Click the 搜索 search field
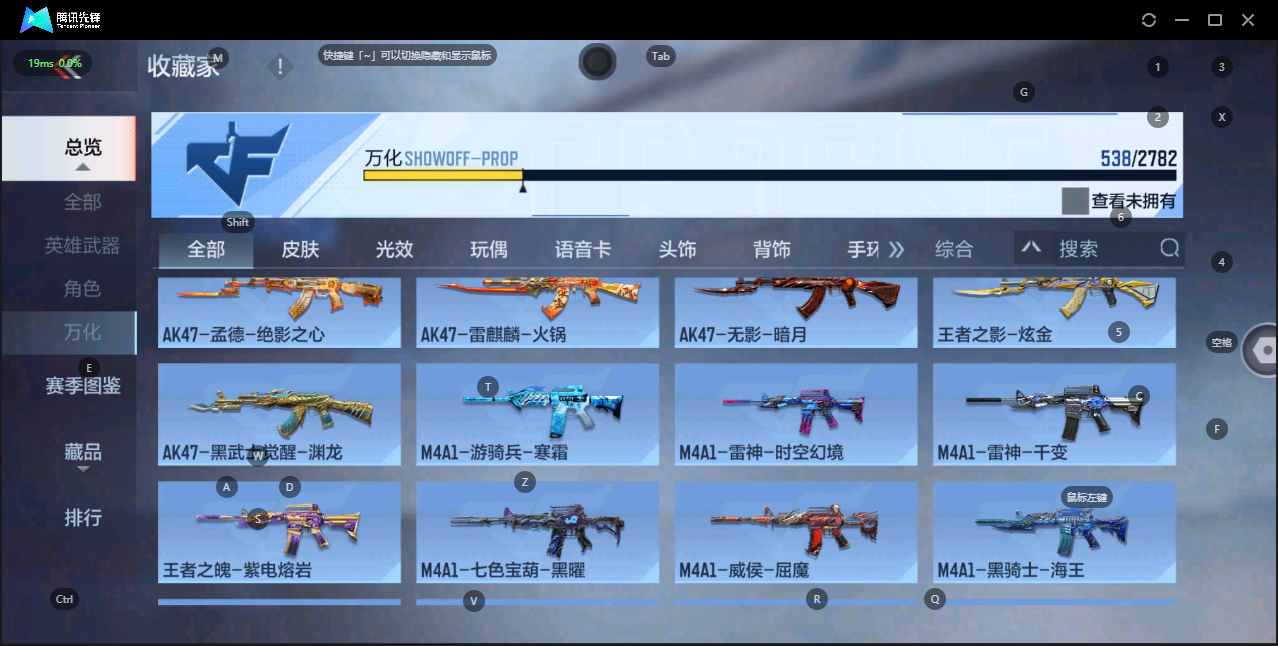The width and height of the screenshot is (1278, 646). point(1100,248)
